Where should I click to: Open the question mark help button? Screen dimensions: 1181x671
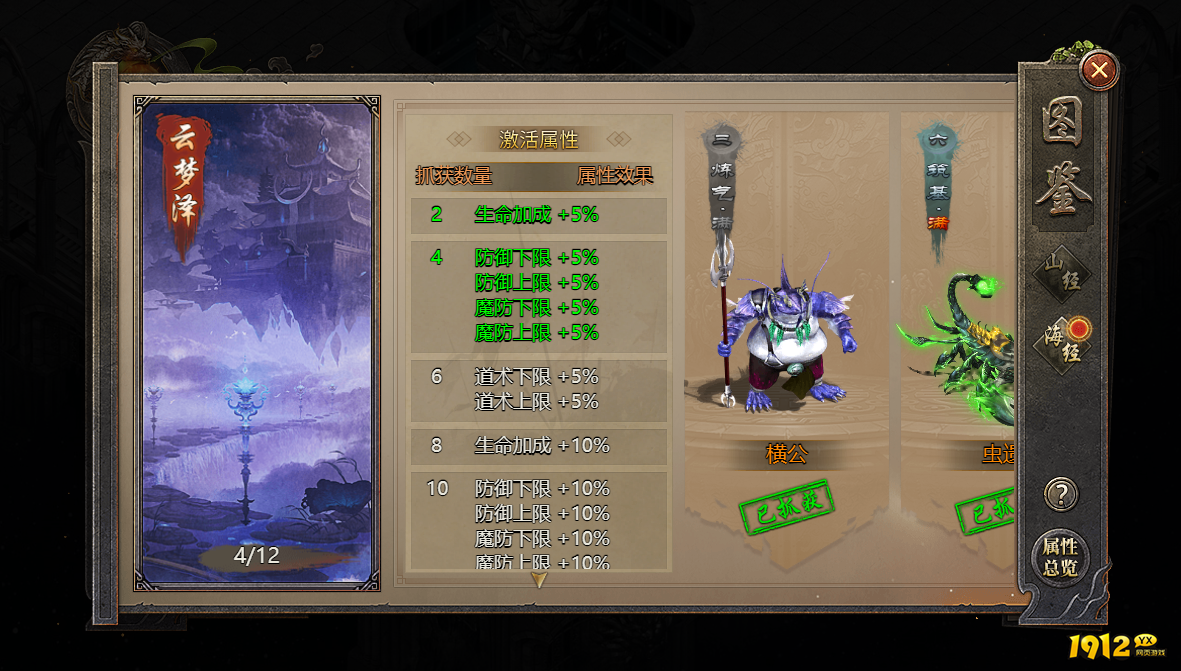point(1060,494)
